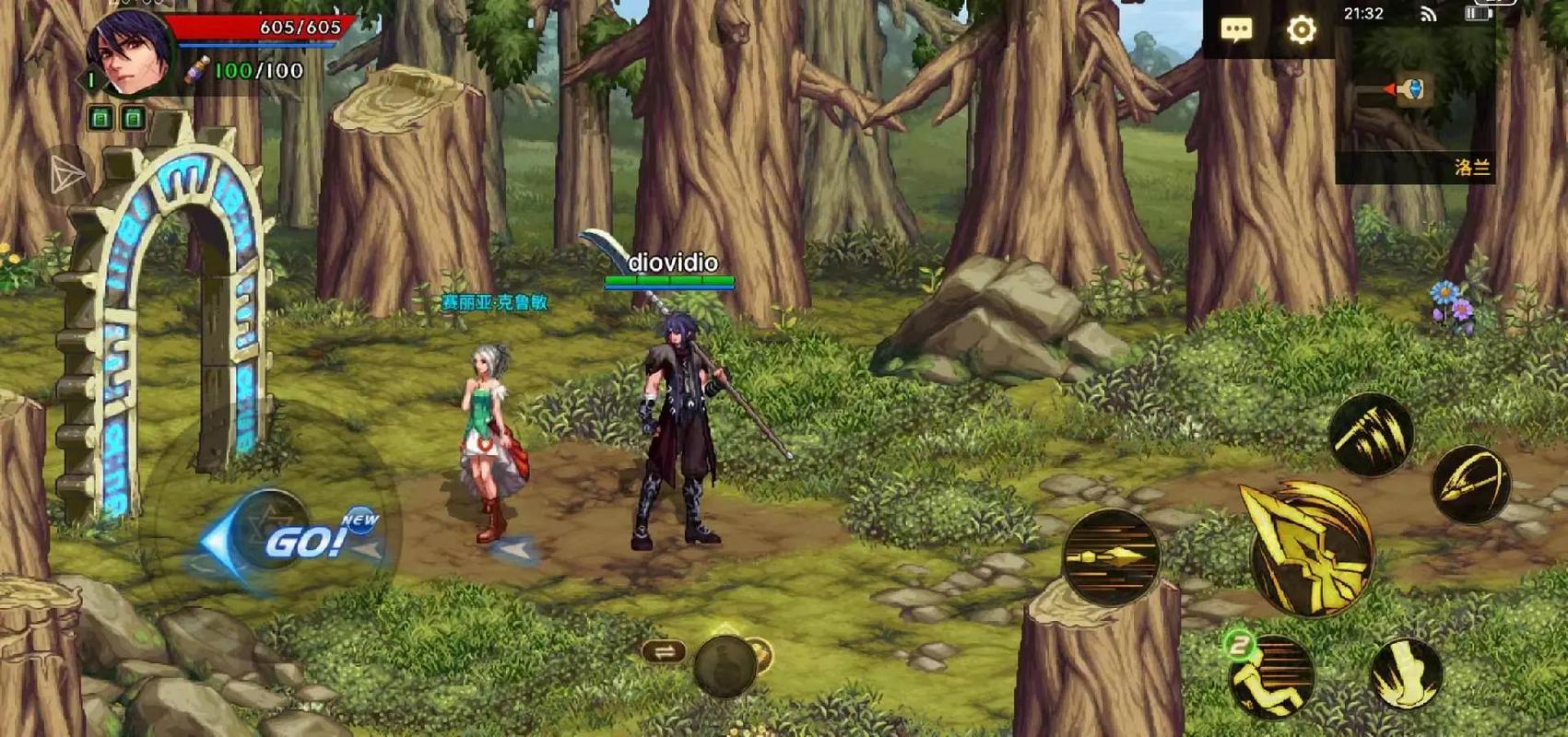The image size is (1568, 737).
Task: Open the chat speech bubble icon
Action: (x=1236, y=29)
